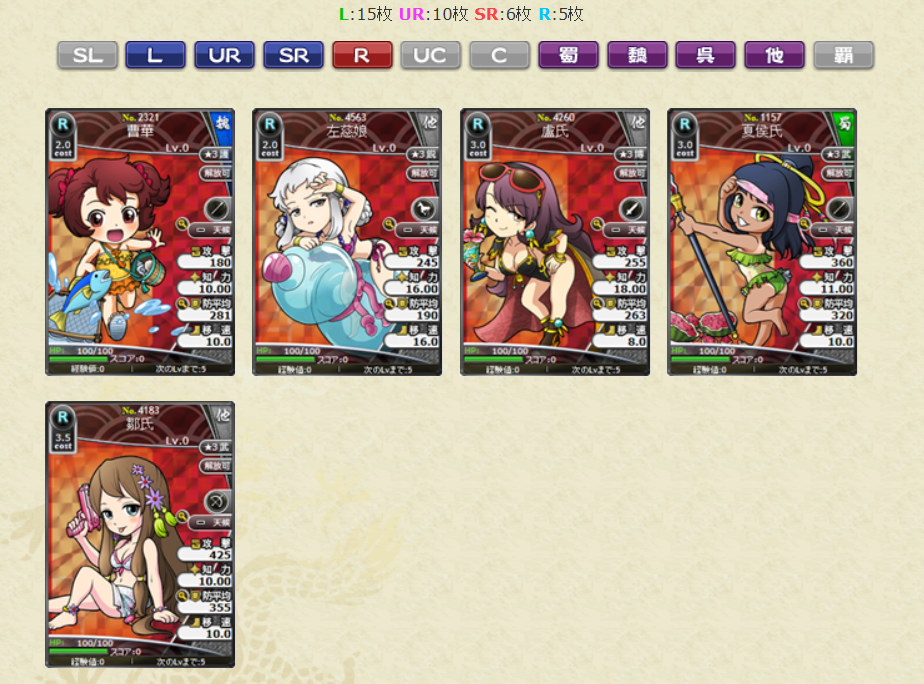Click the red R rarity filter
Viewport: 924px width, 684px height.
362,55
